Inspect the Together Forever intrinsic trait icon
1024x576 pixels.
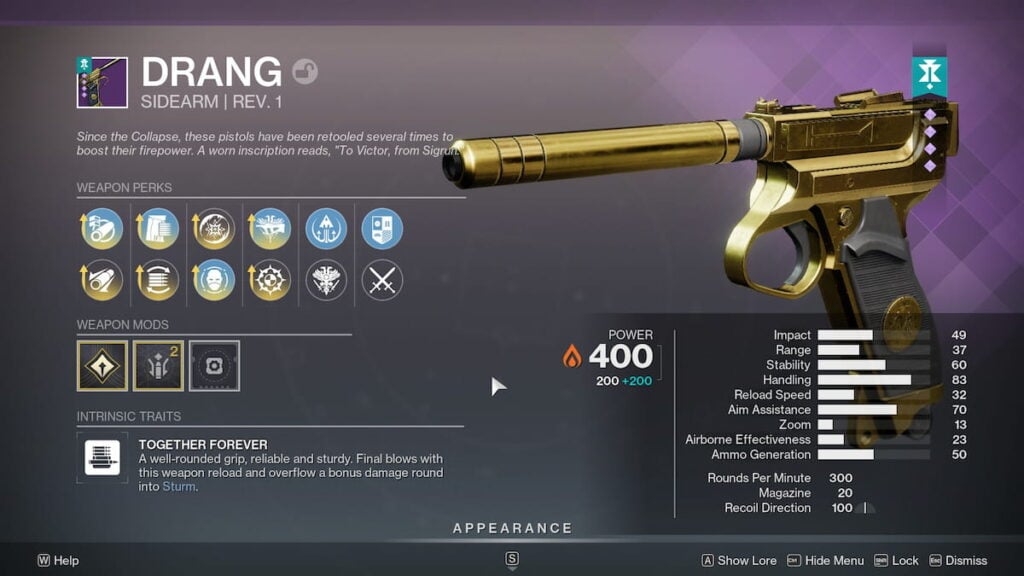(x=102, y=458)
